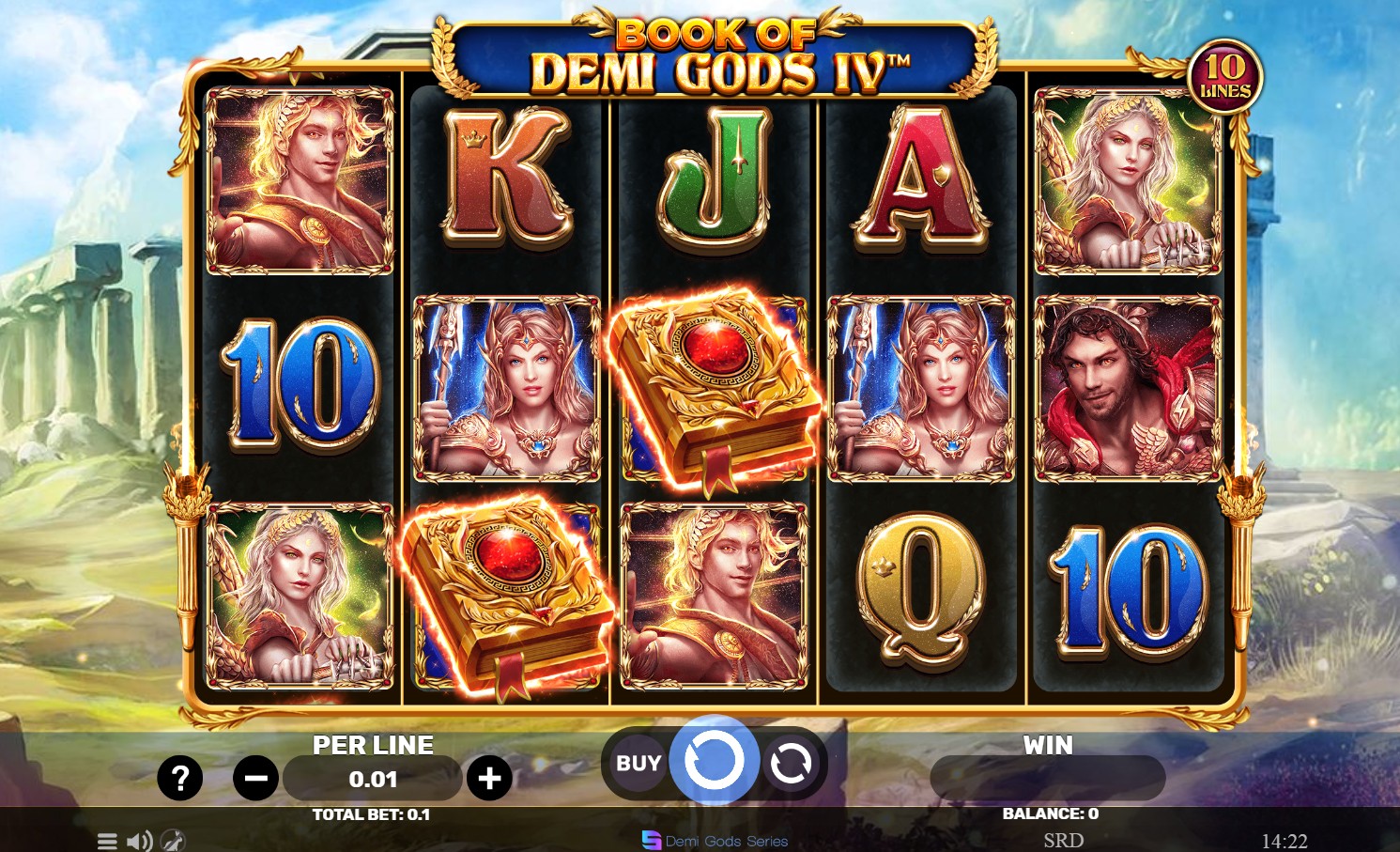Viewport: 1400px width, 852px height.
Task: Open the hamburger menu
Action: click(x=107, y=841)
